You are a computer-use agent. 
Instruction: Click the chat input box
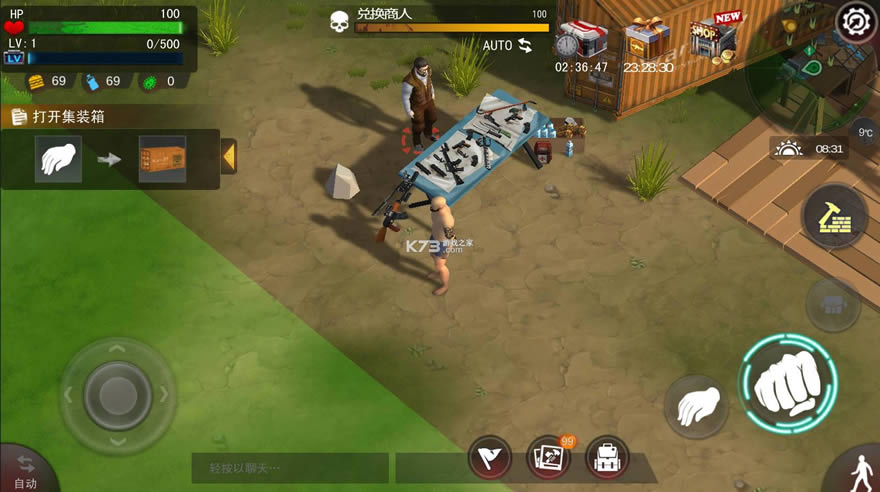click(x=289, y=467)
